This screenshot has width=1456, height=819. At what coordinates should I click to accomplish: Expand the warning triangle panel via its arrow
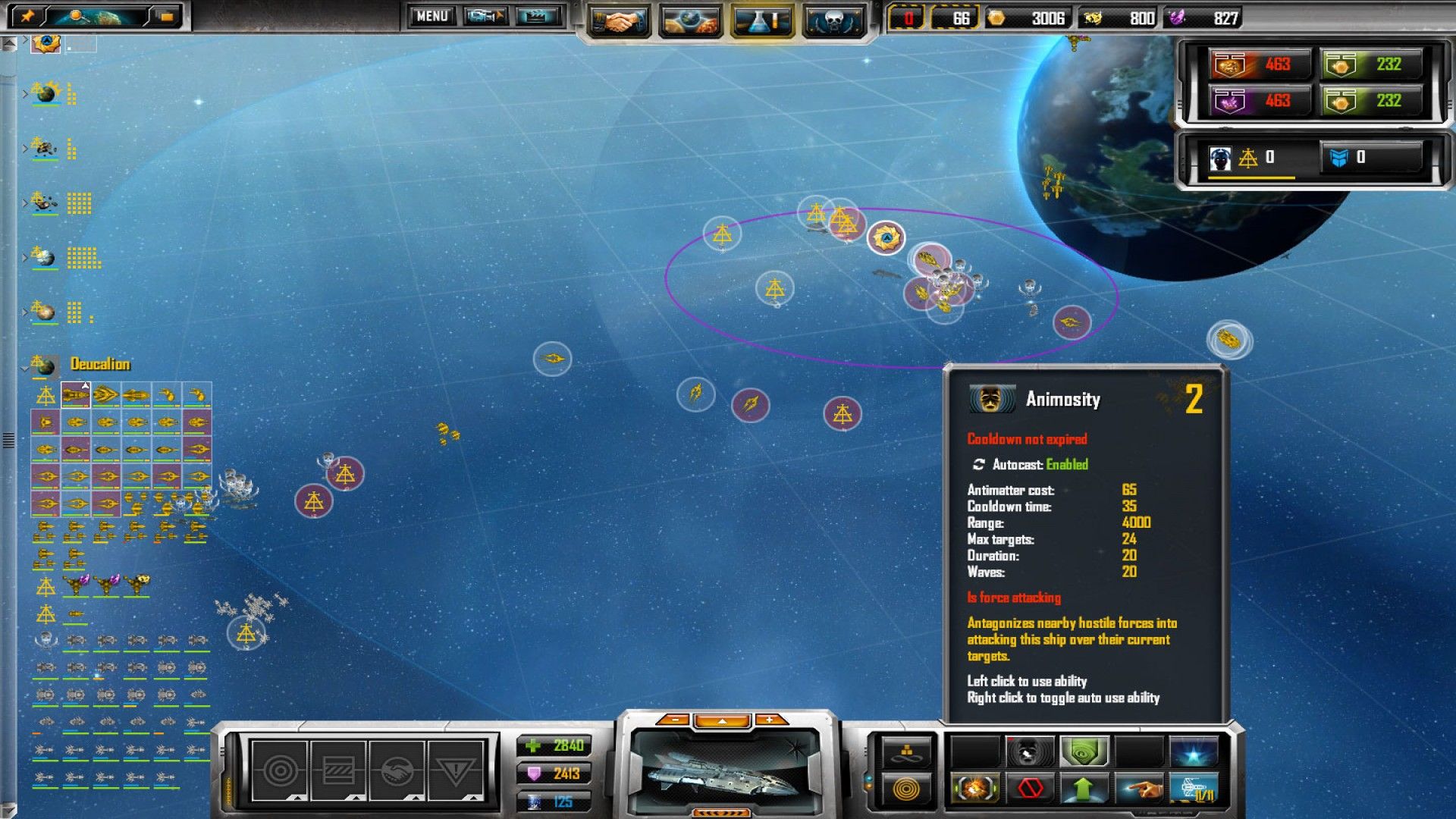472,798
